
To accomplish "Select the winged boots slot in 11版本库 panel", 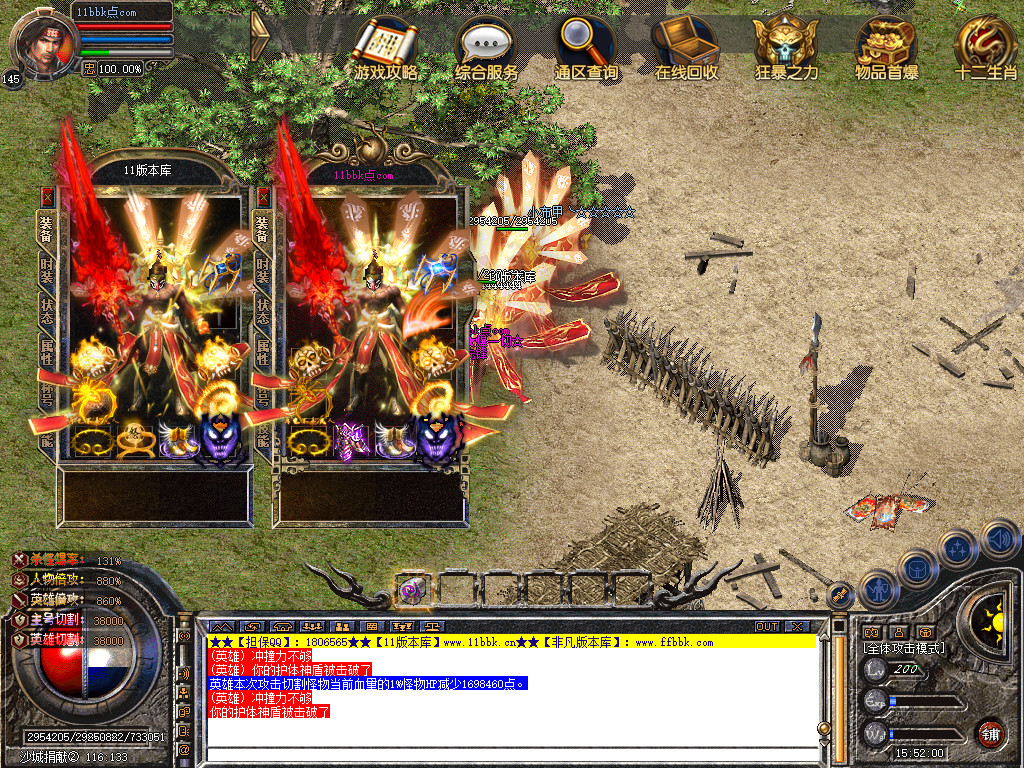I will point(178,440).
